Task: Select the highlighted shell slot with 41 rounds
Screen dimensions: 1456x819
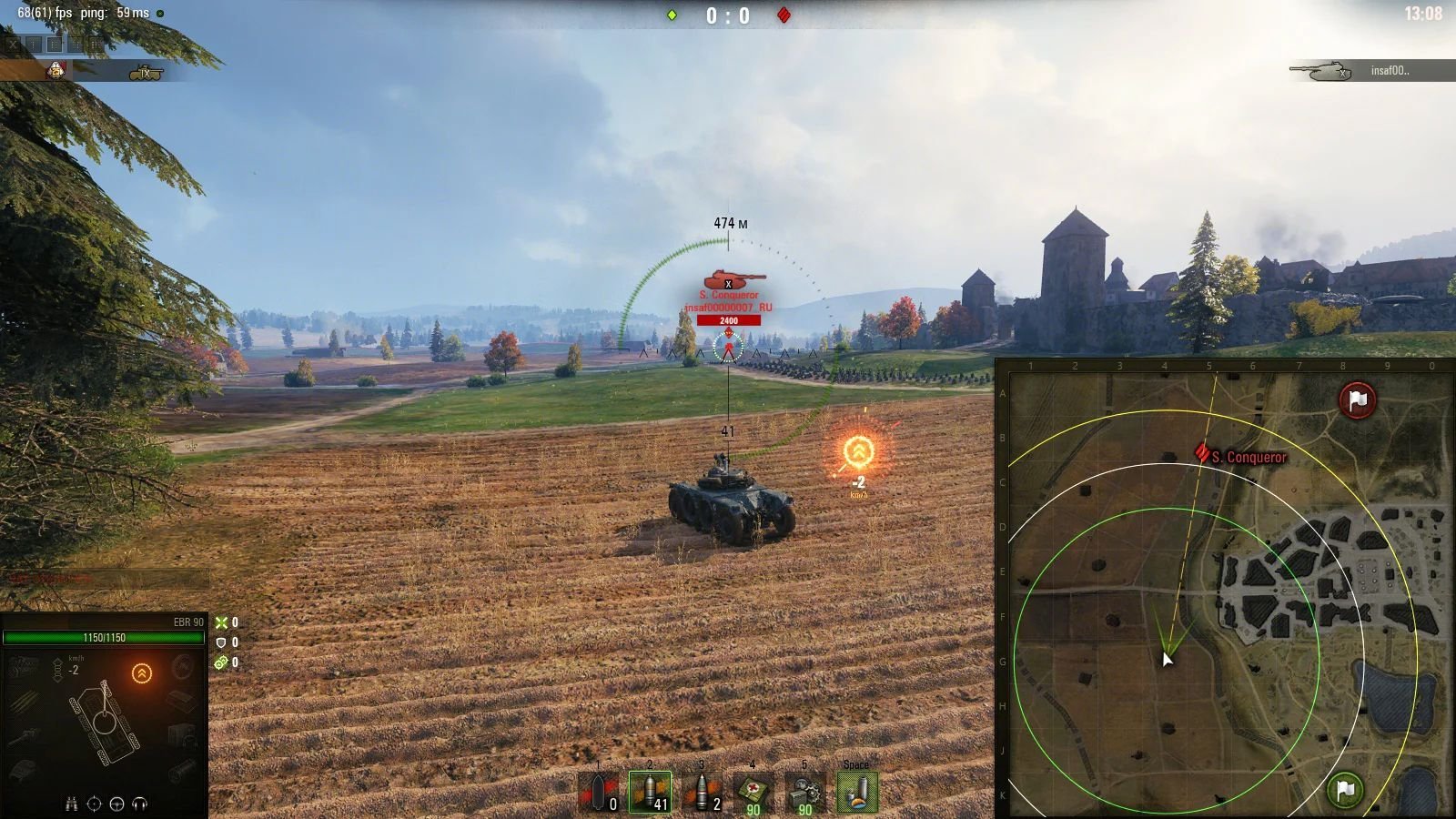Action: (x=650, y=792)
